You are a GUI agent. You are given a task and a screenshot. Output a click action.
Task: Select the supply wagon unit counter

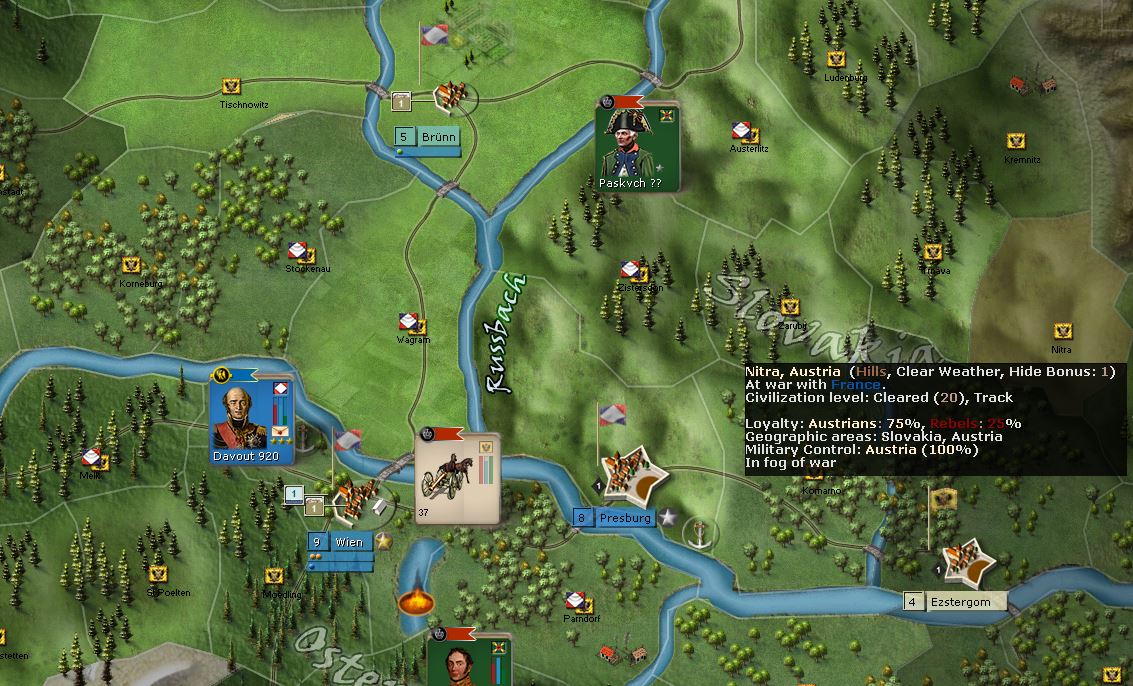tap(458, 478)
